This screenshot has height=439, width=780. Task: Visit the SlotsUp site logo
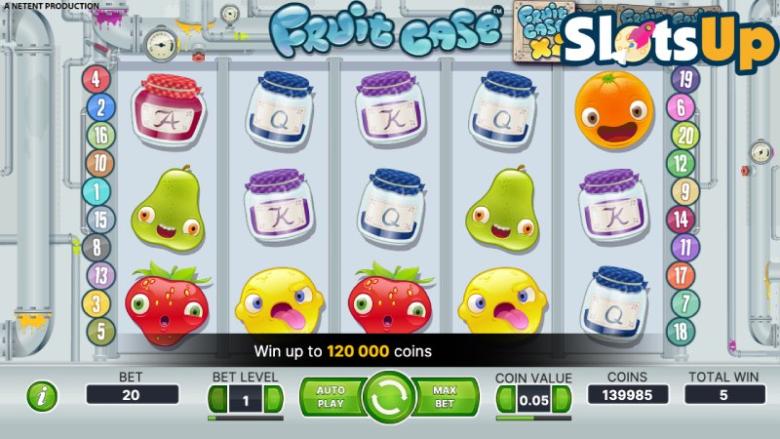[668, 40]
